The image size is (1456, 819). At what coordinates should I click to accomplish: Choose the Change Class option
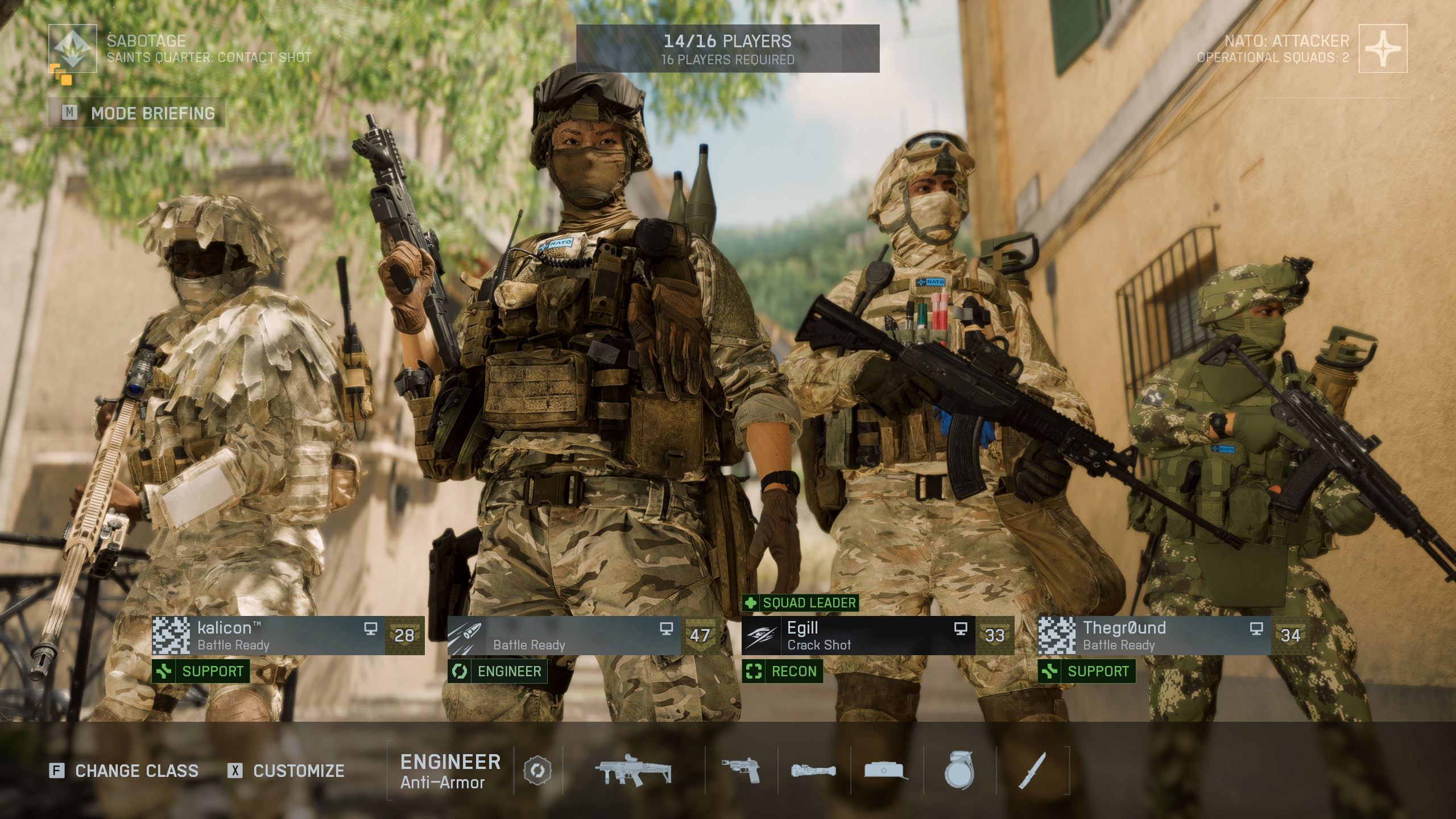(124, 771)
